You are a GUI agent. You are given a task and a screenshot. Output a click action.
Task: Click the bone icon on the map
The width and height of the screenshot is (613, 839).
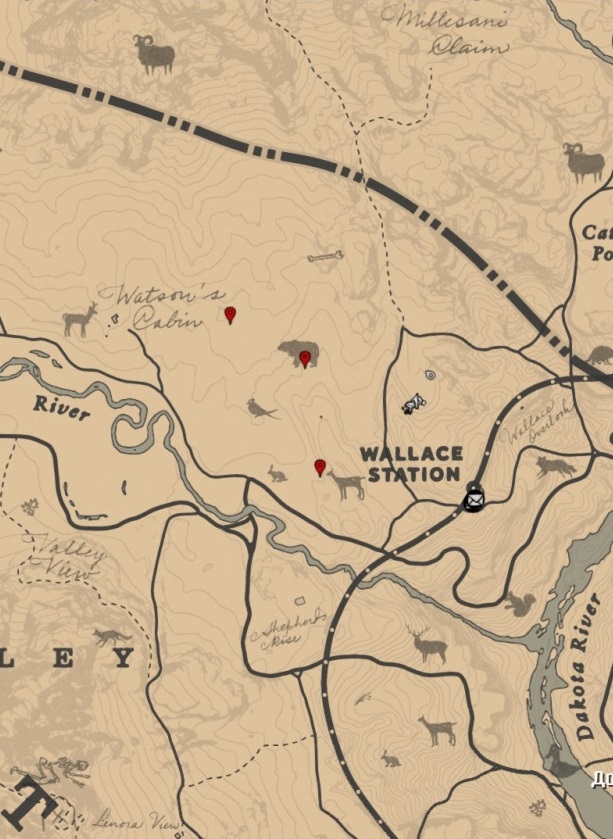point(325,258)
